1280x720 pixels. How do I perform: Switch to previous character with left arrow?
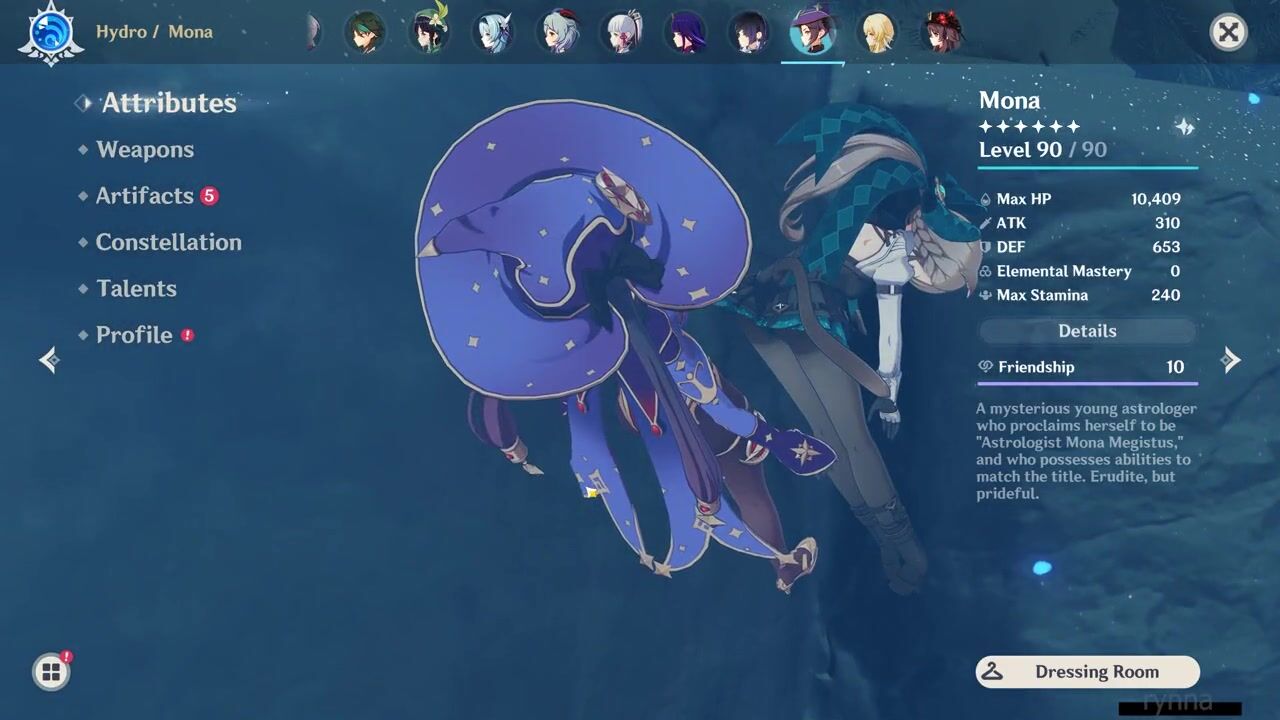point(49,360)
